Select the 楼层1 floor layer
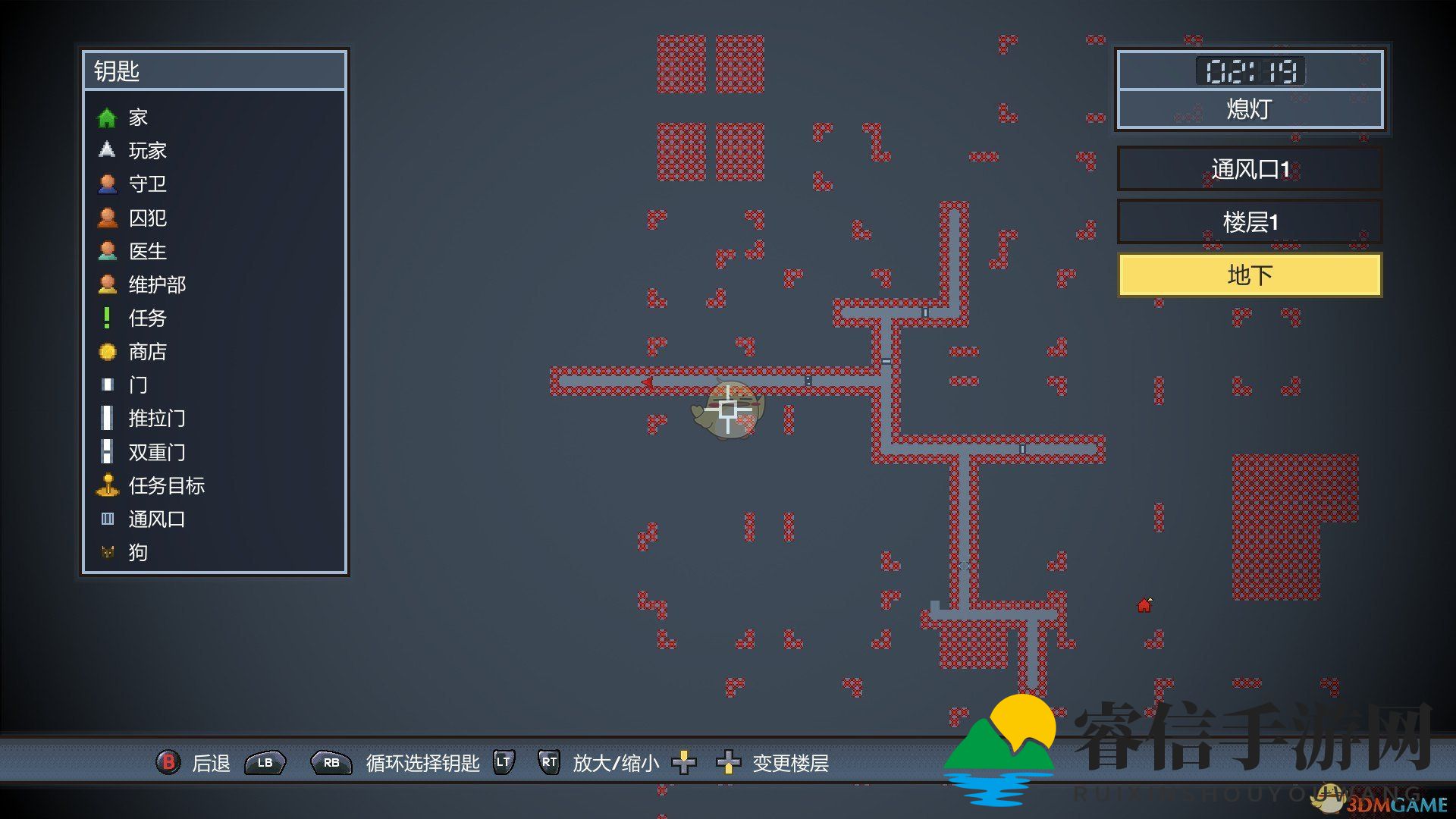This screenshot has height=819, width=1456. pyautogui.click(x=1249, y=222)
